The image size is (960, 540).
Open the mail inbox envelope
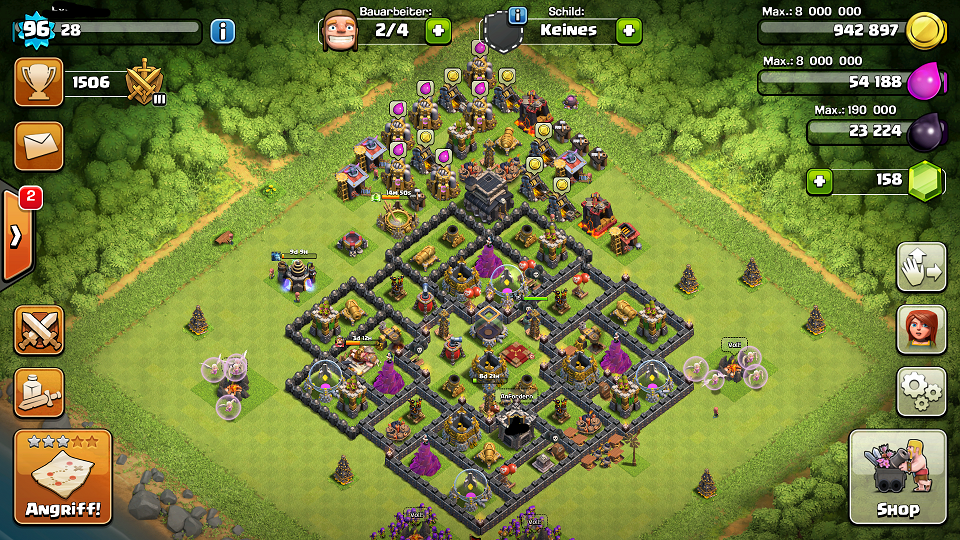pos(39,146)
